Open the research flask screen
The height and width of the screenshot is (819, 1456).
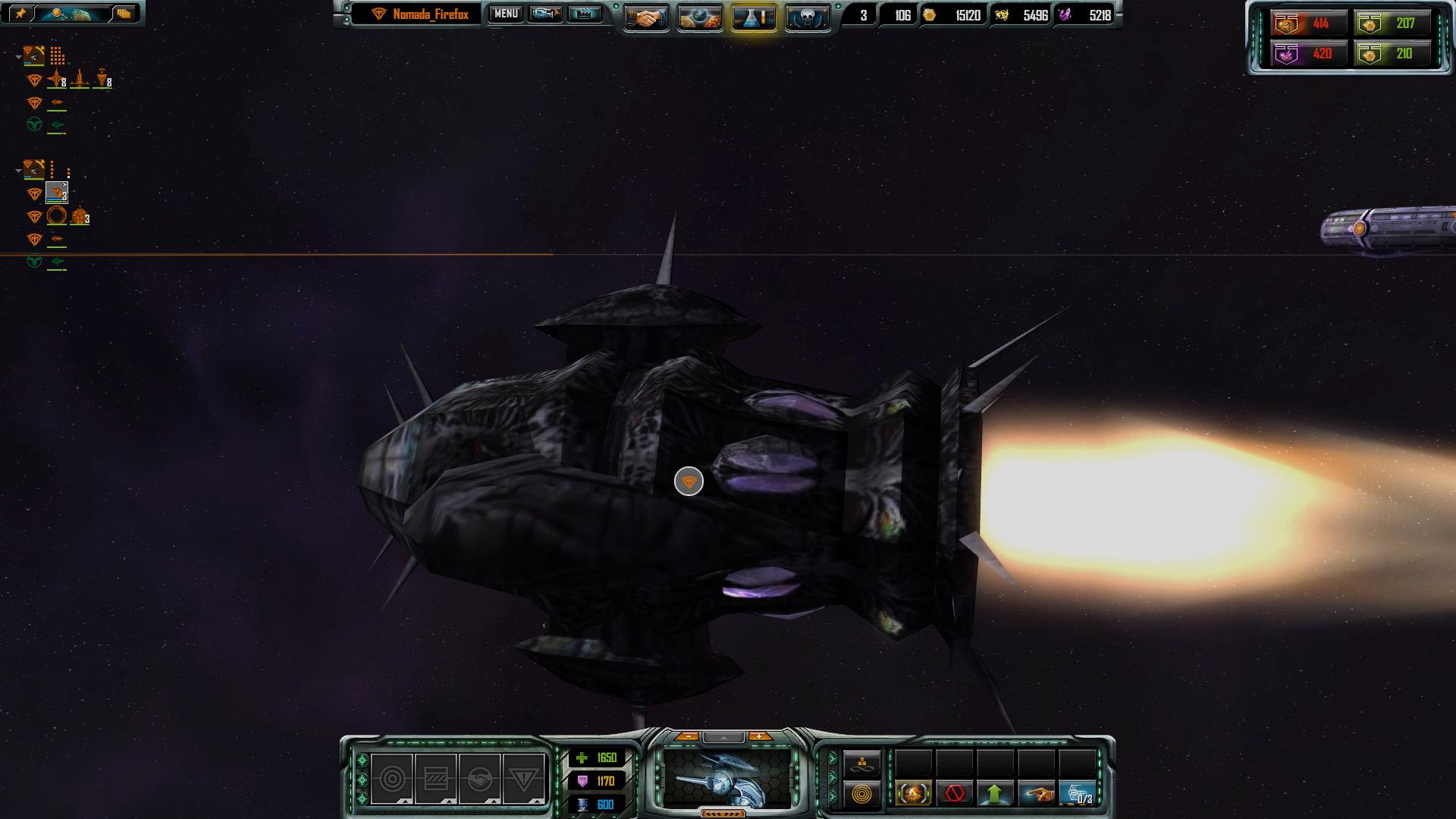click(754, 17)
